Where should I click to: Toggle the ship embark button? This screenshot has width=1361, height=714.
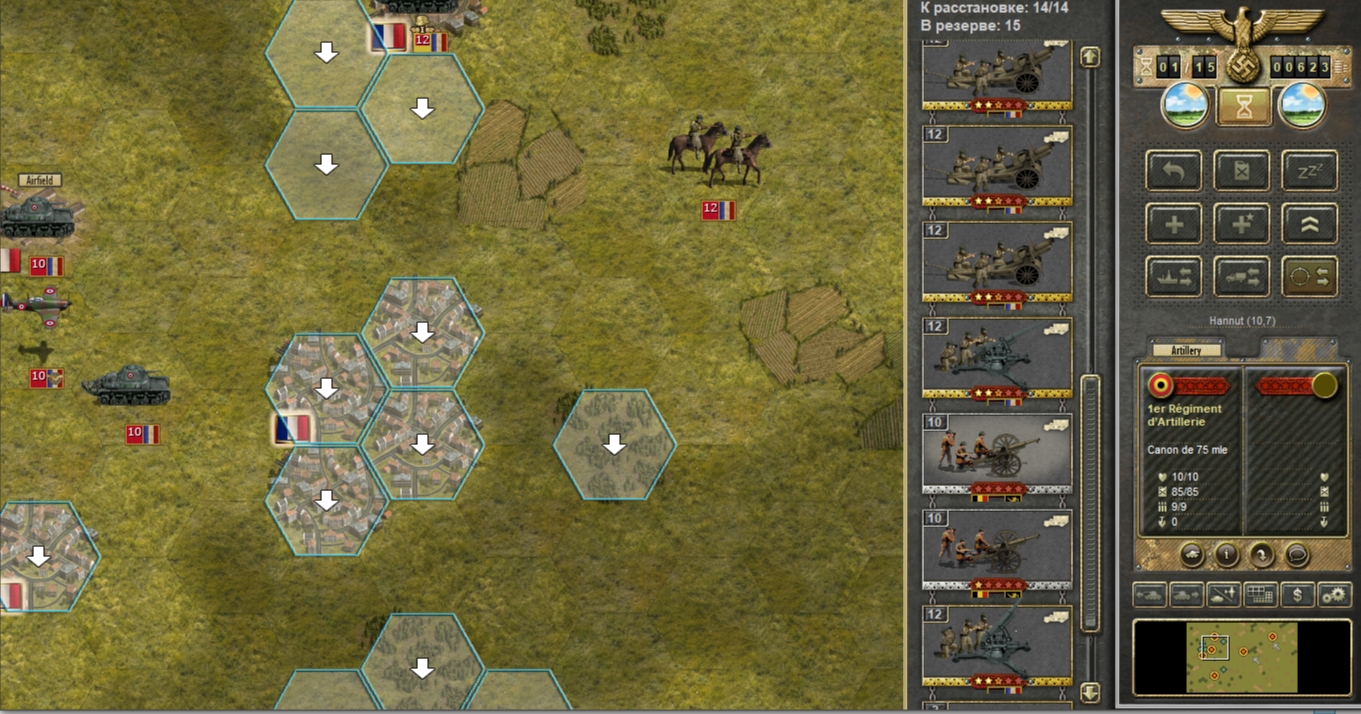tap(1174, 277)
